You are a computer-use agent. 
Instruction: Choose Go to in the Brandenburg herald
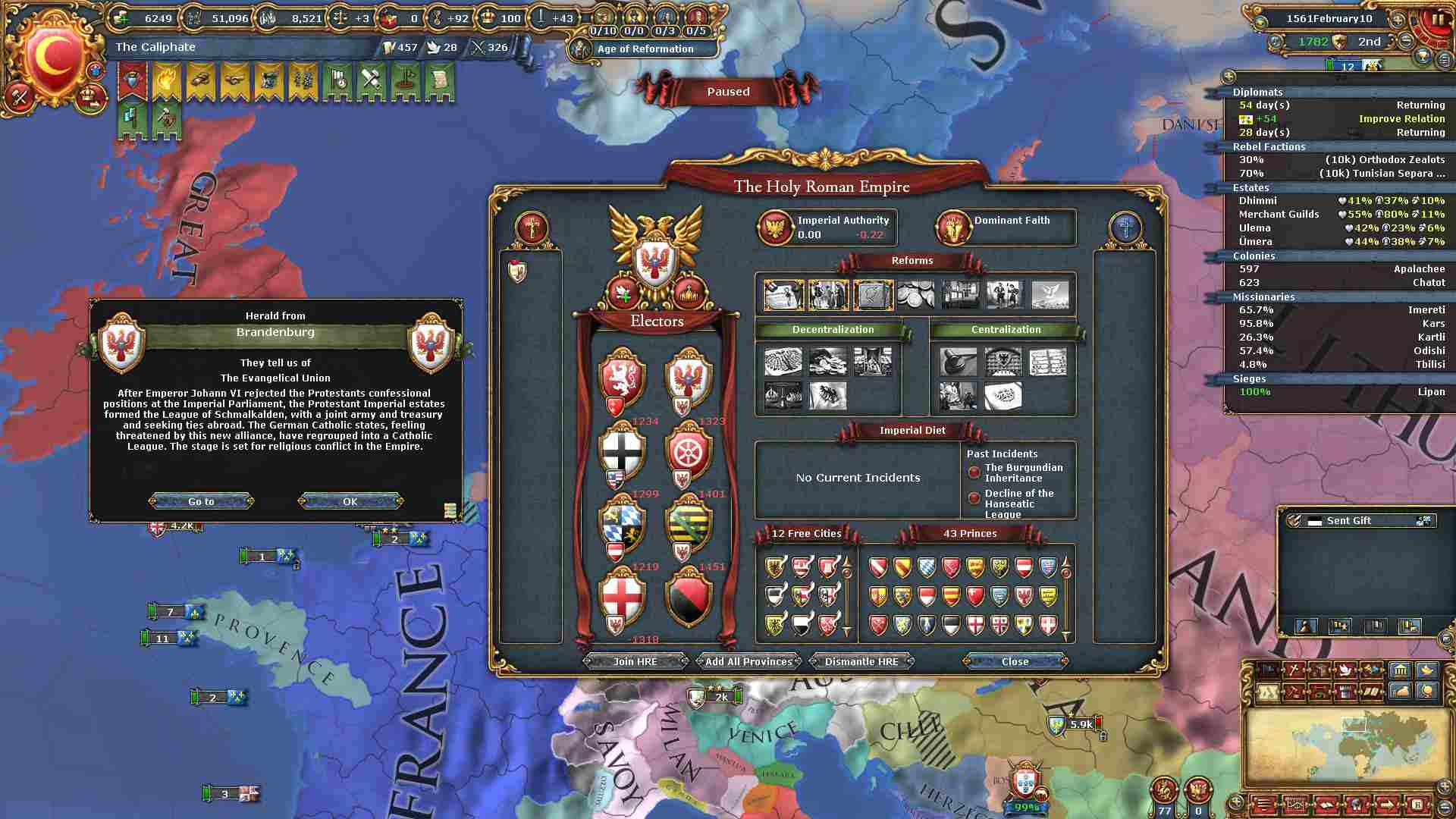pyautogui.click(x=201, y=501)
